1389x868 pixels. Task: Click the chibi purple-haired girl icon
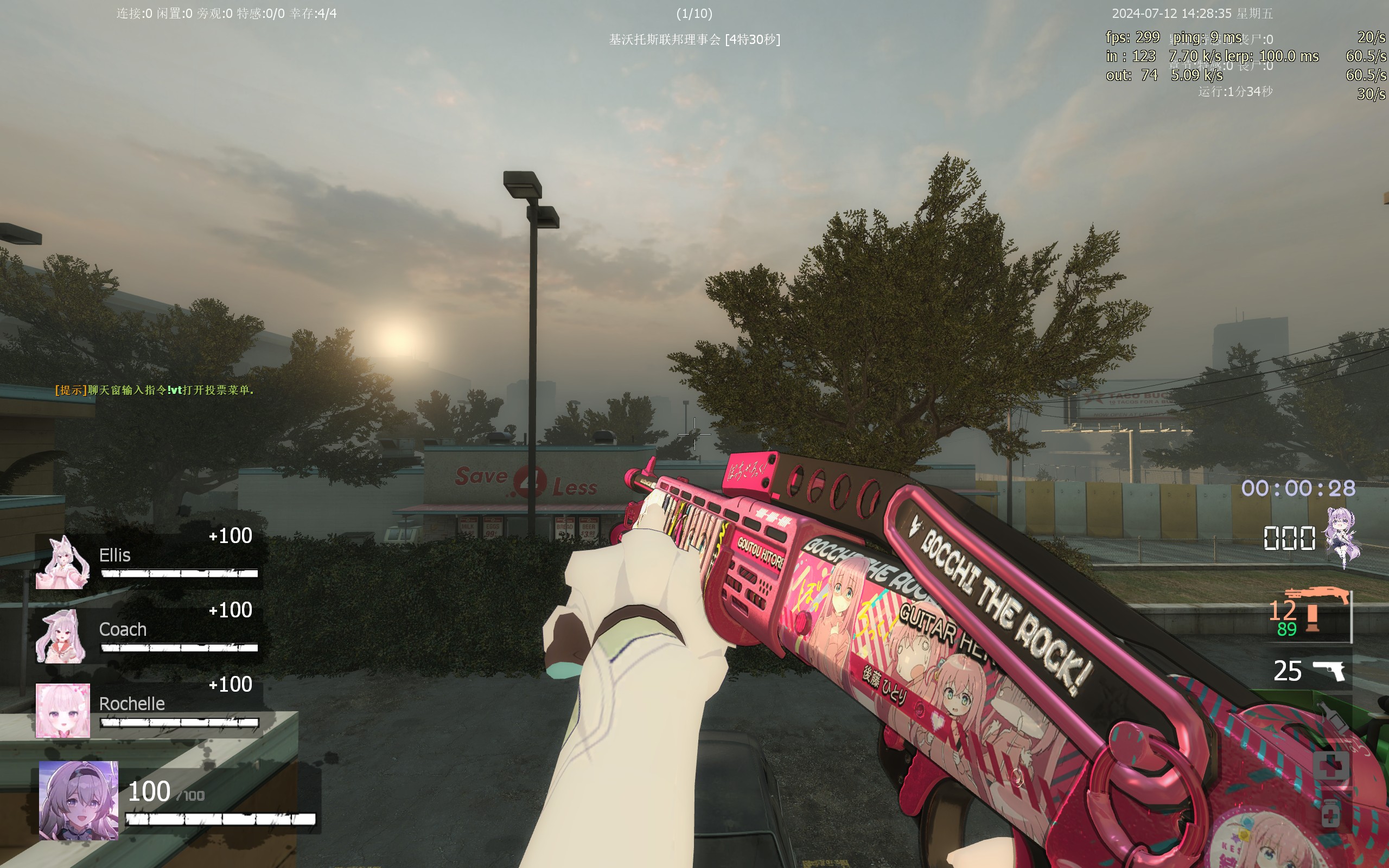(1342, 537)
